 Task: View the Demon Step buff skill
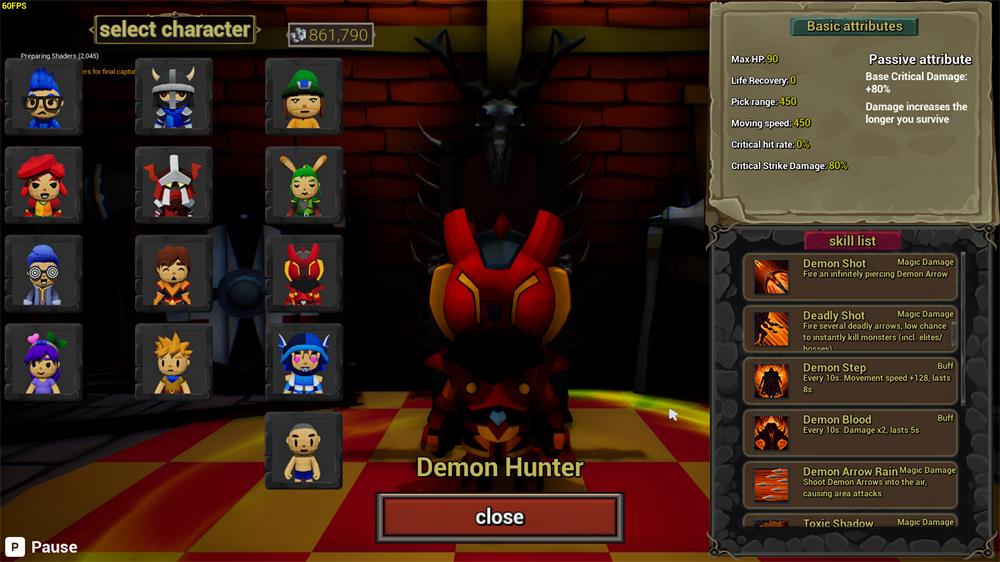click(x=851, y=381)
